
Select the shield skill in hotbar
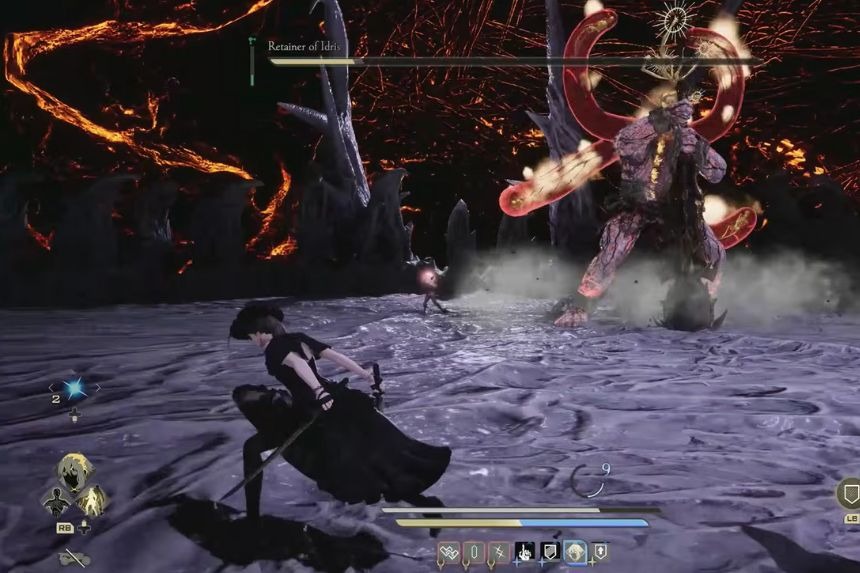click(x=549, y=551)
